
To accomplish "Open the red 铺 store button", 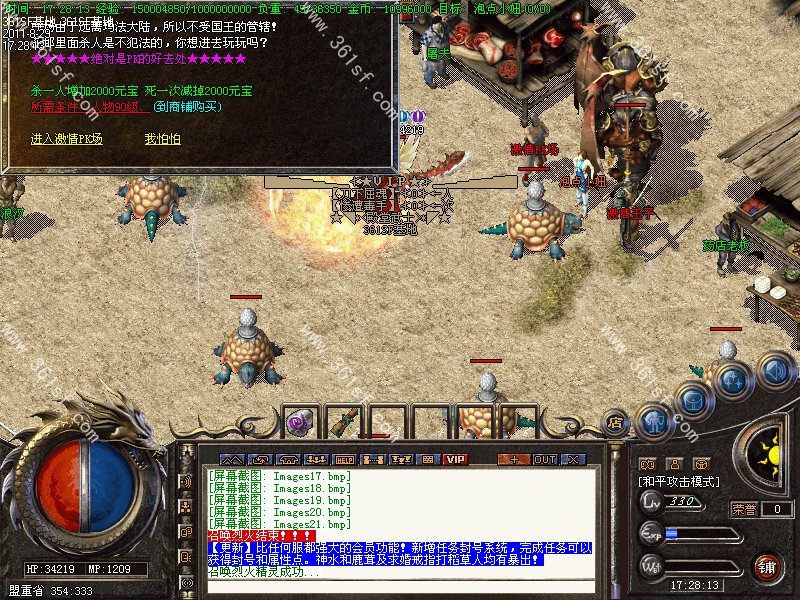I will (766, 567).
